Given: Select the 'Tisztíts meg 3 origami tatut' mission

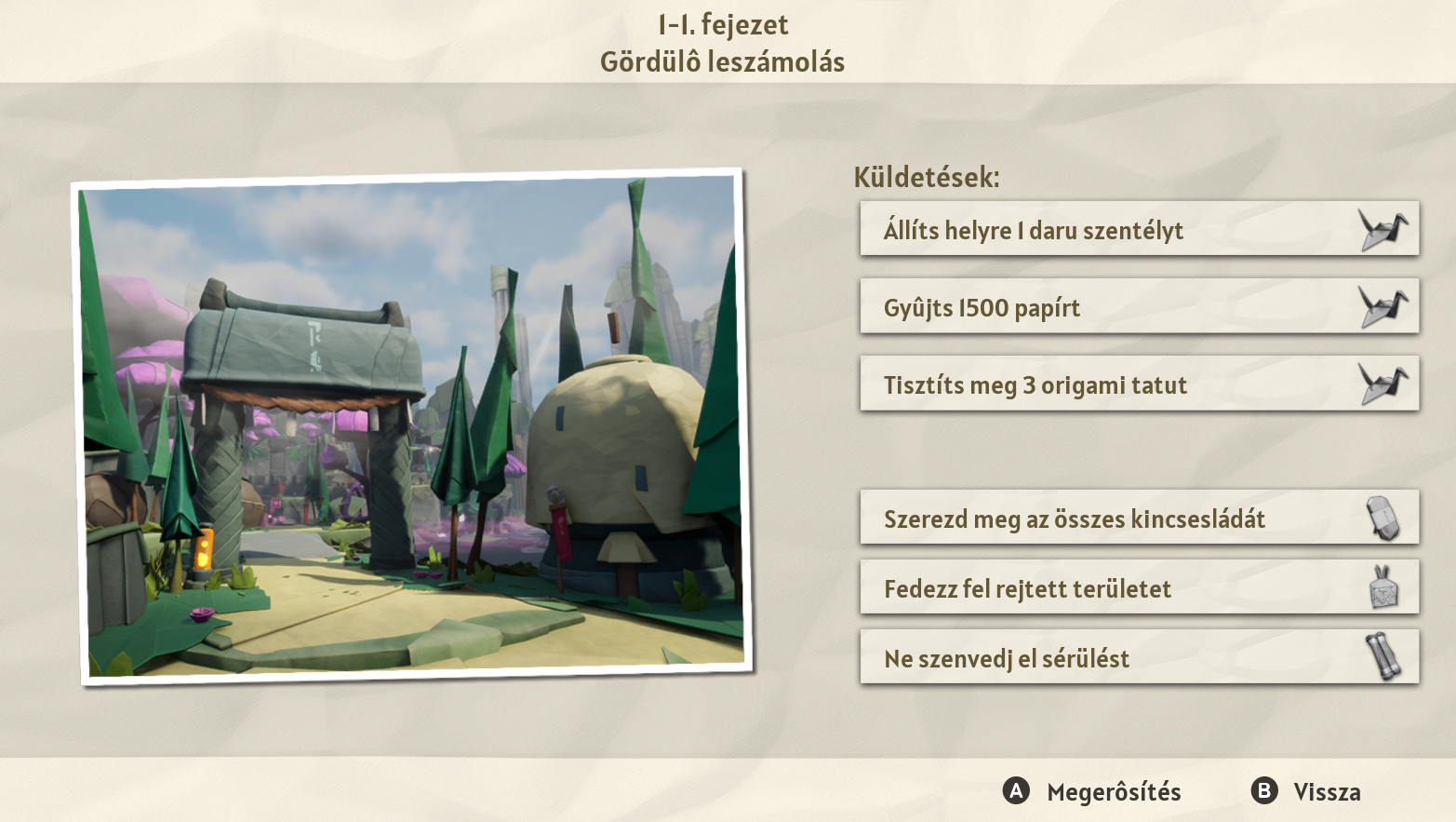Looking at the screenshot, I should pyautogui.click(x=1139, y=384).
